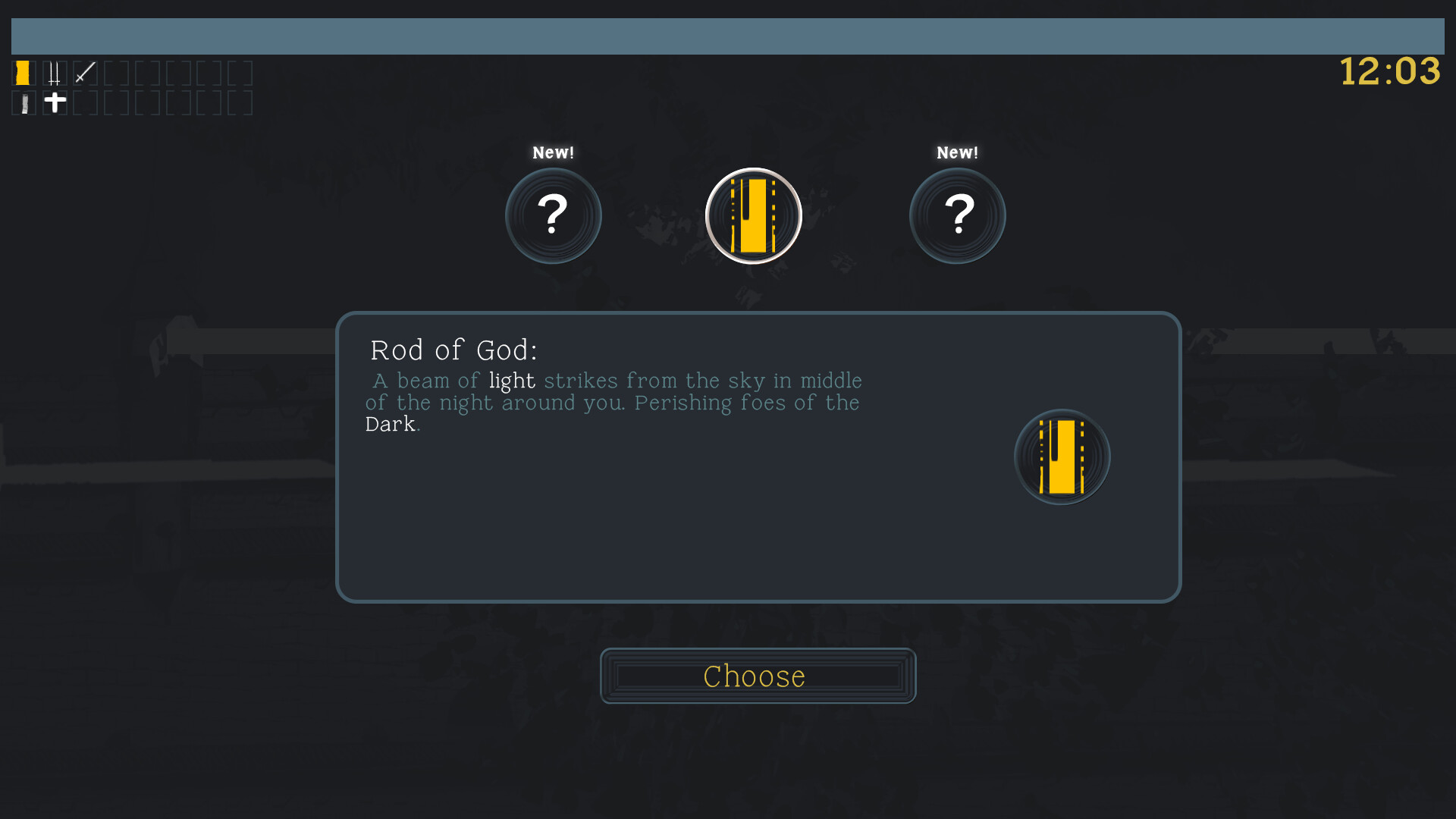Select the Rod of God upgrade option

pos(753,216)
